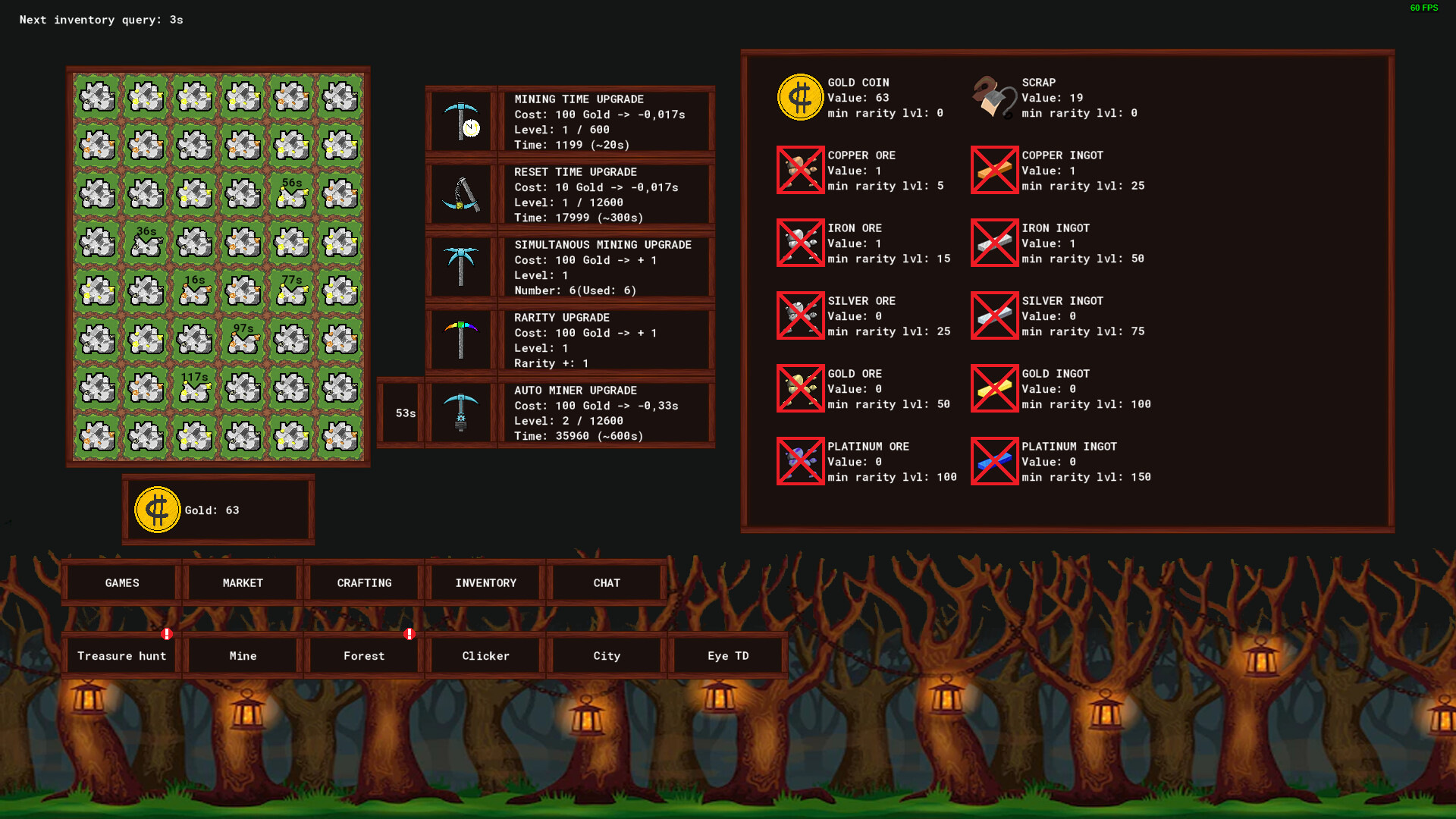Toggle the red X on Copper Ore
Screen dimensions: 1456x819
pos(800,170)
